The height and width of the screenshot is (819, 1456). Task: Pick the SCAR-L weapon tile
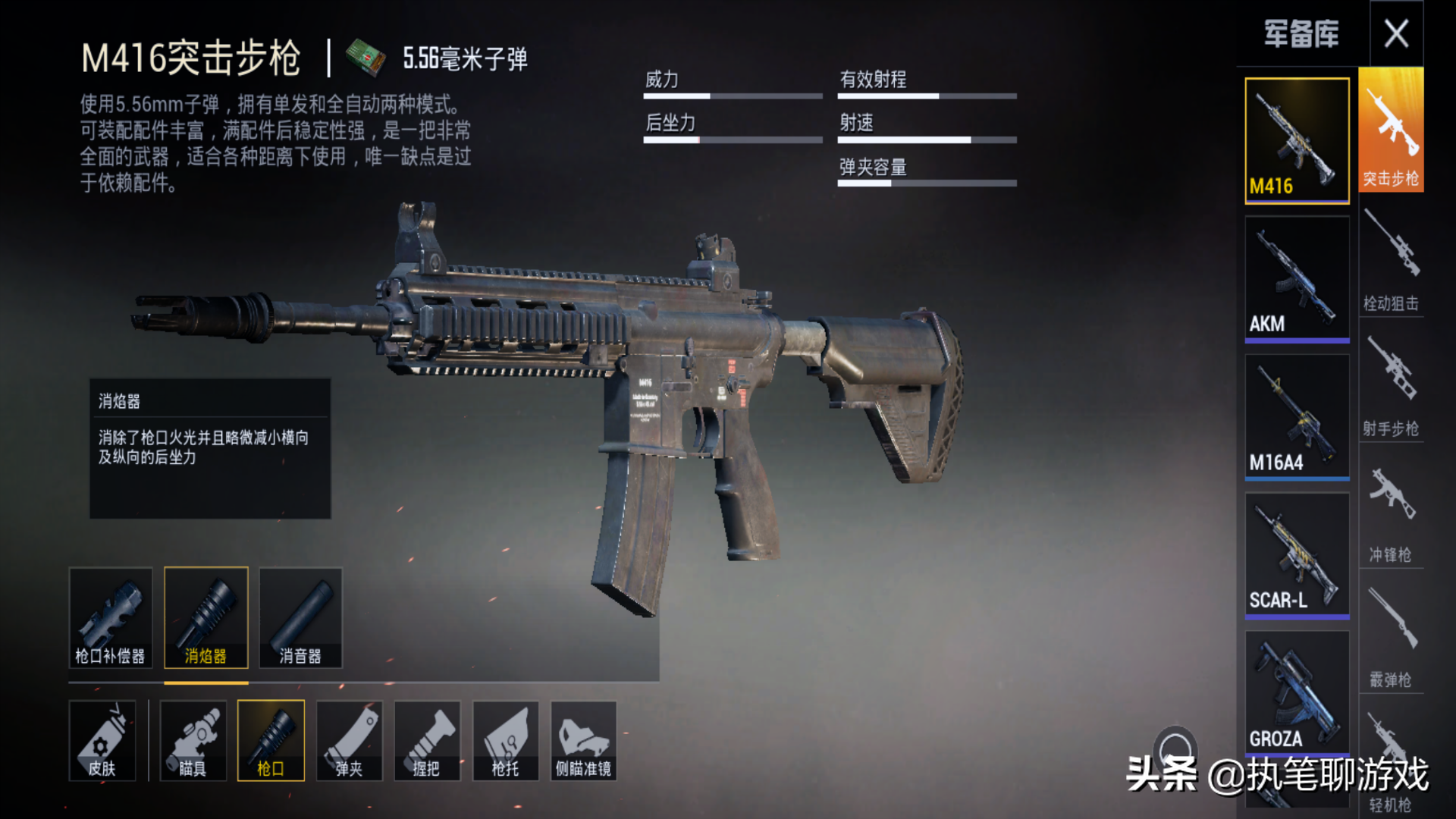click(1297, 554)
